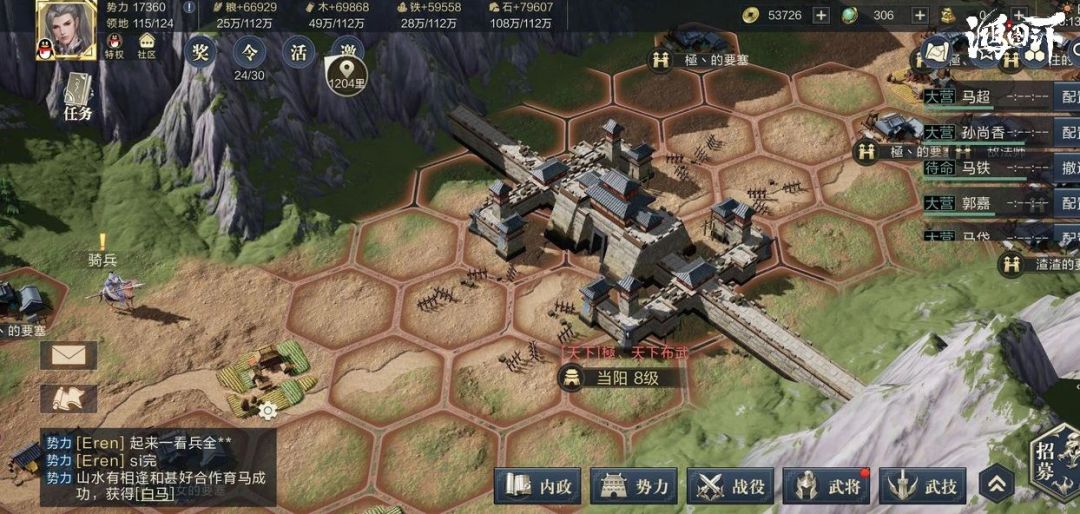Open the 势力 faction menu
The width and height of the screenshot is (1080, 514).
click(636, 487)
